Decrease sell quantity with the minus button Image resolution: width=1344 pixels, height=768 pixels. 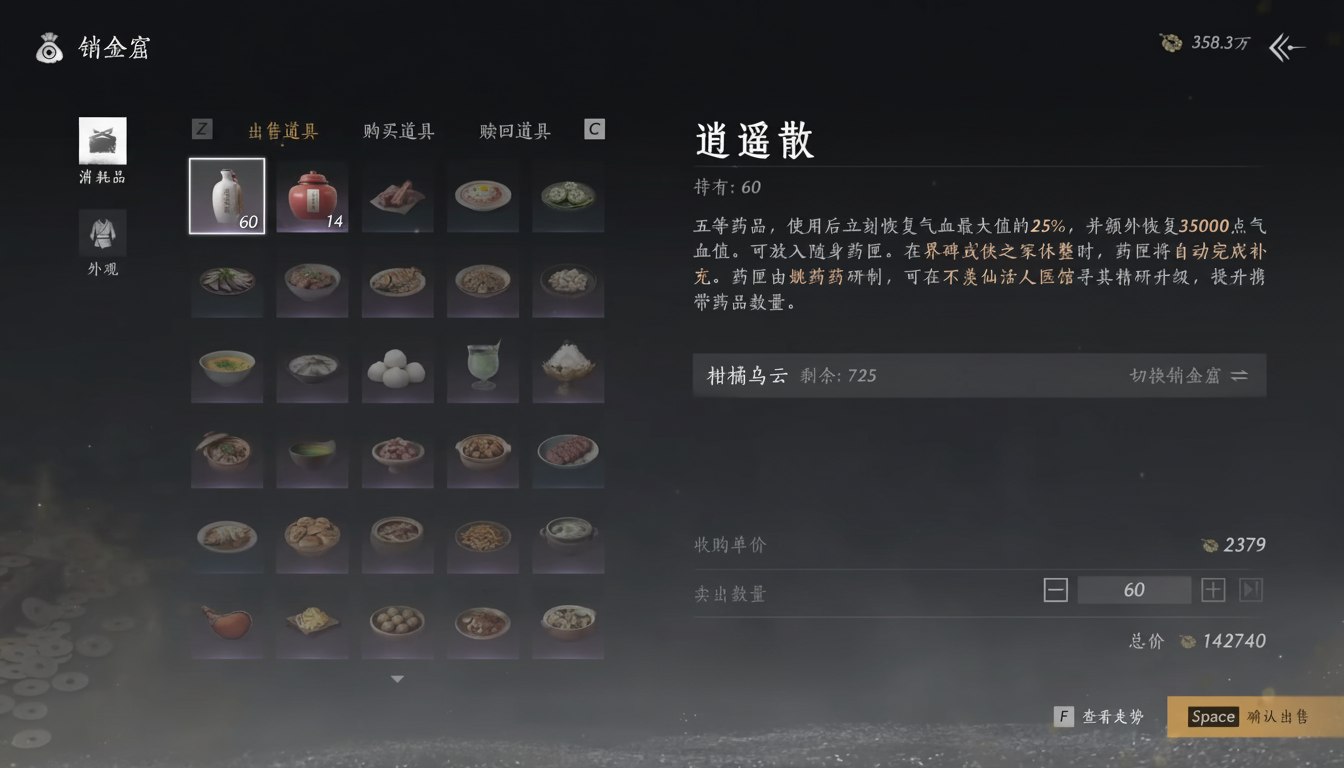pyautogui.click(x=1055, y=590)
